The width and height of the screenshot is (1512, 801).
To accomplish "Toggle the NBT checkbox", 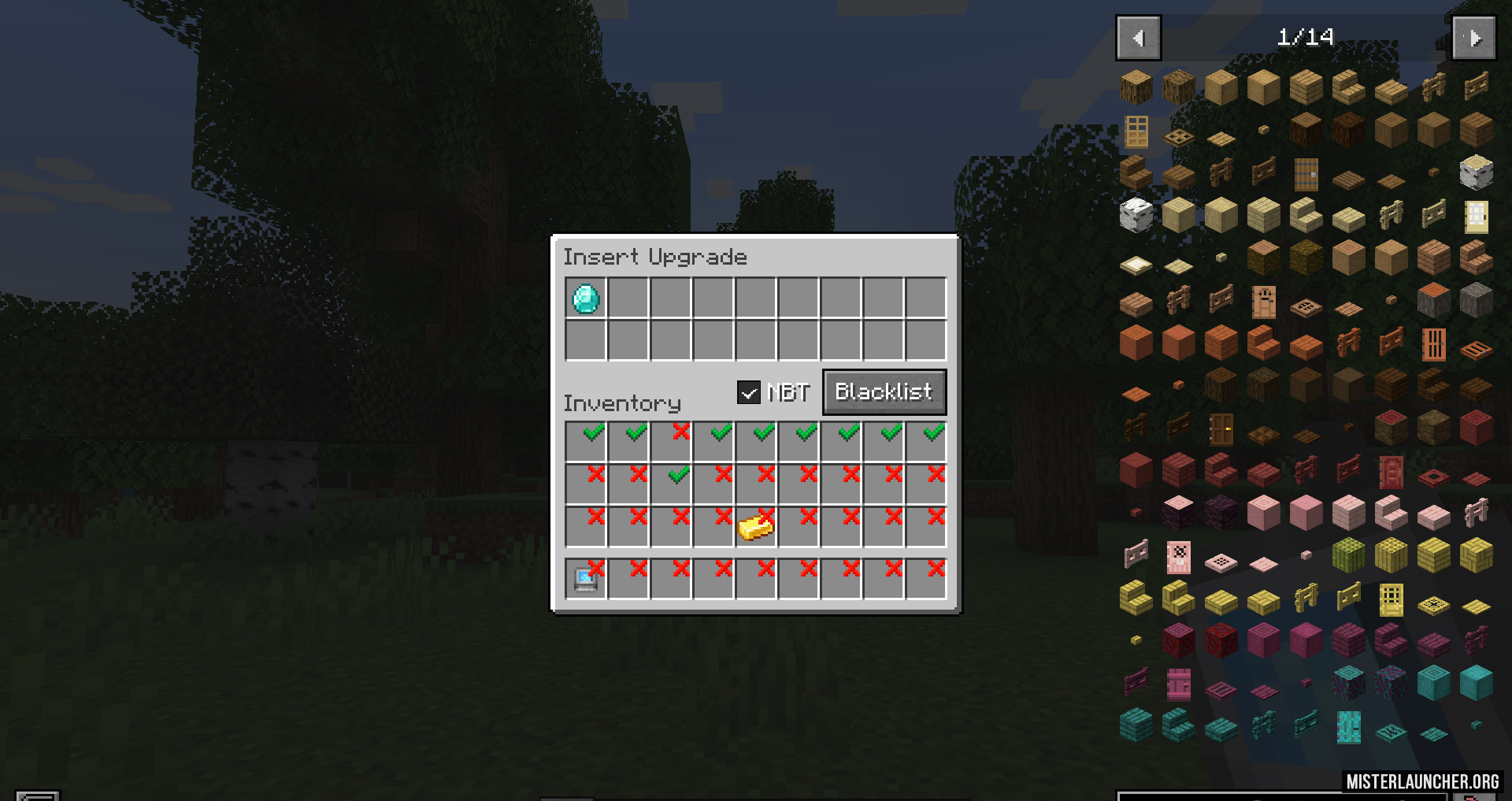I will 748,391.
